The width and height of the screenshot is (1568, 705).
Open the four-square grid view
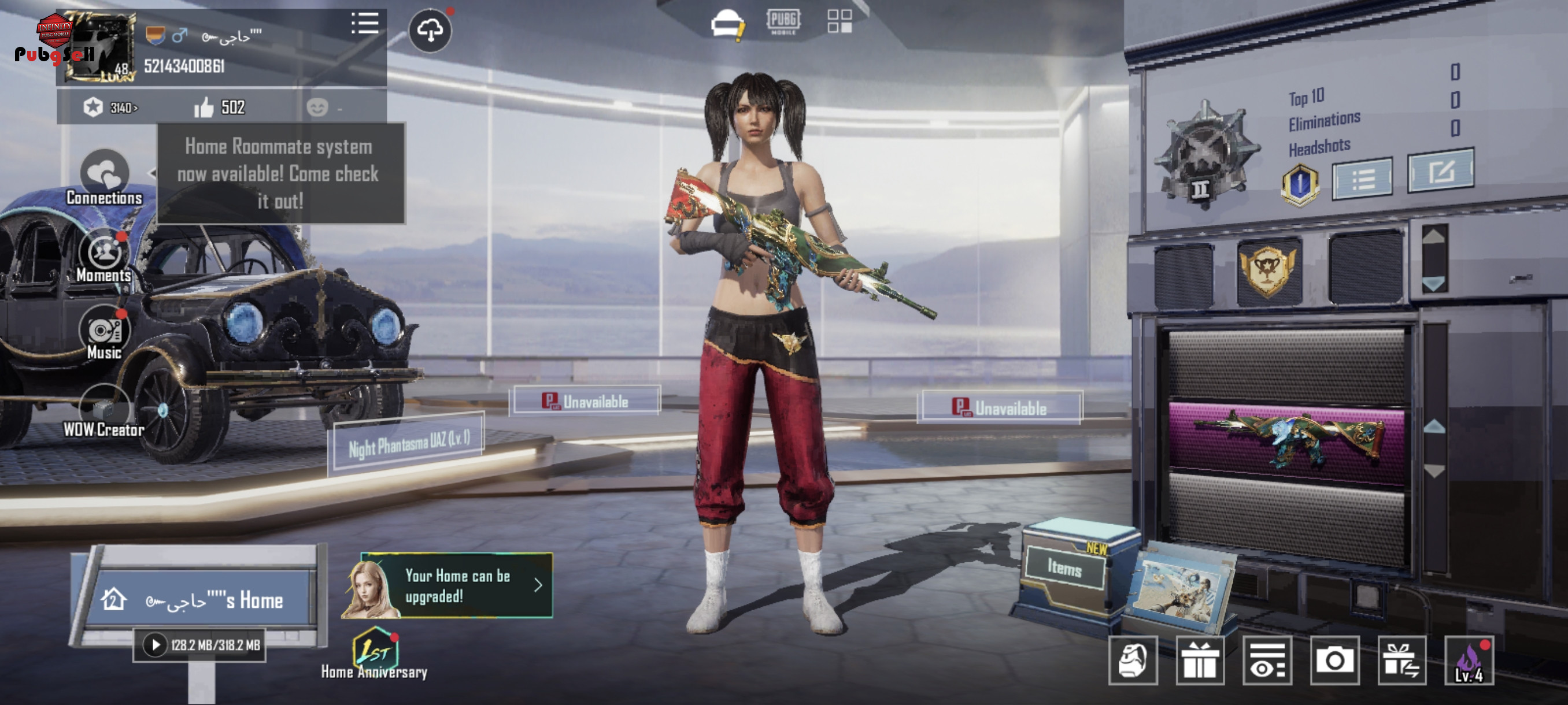[x=840, y=21]
